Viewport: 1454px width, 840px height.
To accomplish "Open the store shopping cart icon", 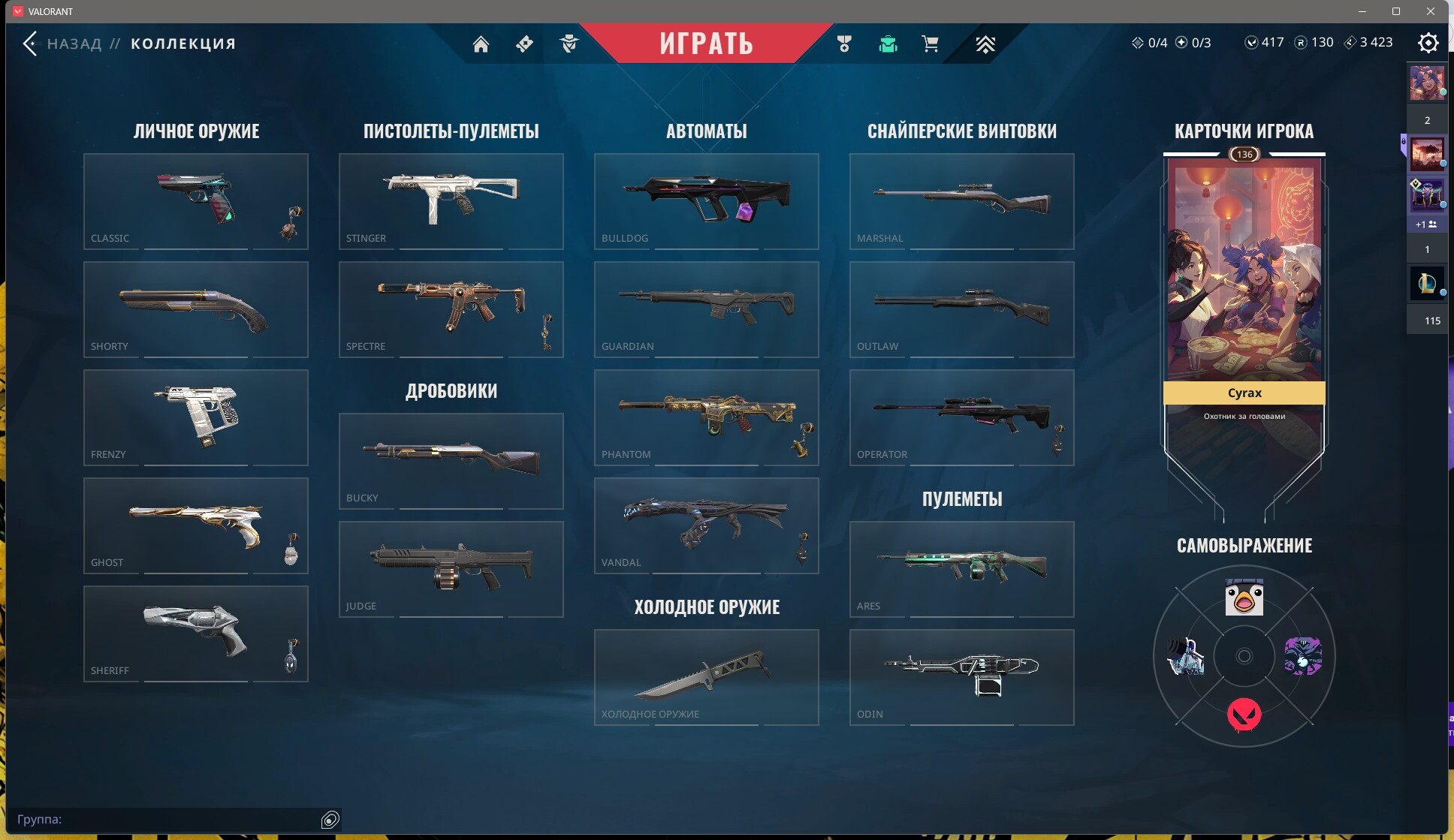I will 930,44.
